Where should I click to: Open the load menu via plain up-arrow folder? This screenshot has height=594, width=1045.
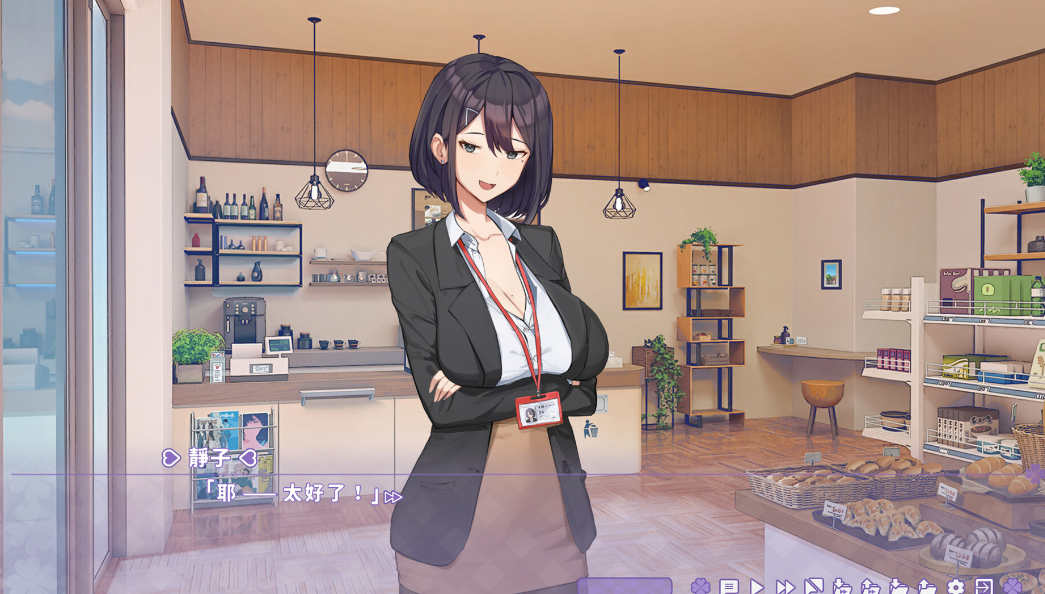coord(927,587)
